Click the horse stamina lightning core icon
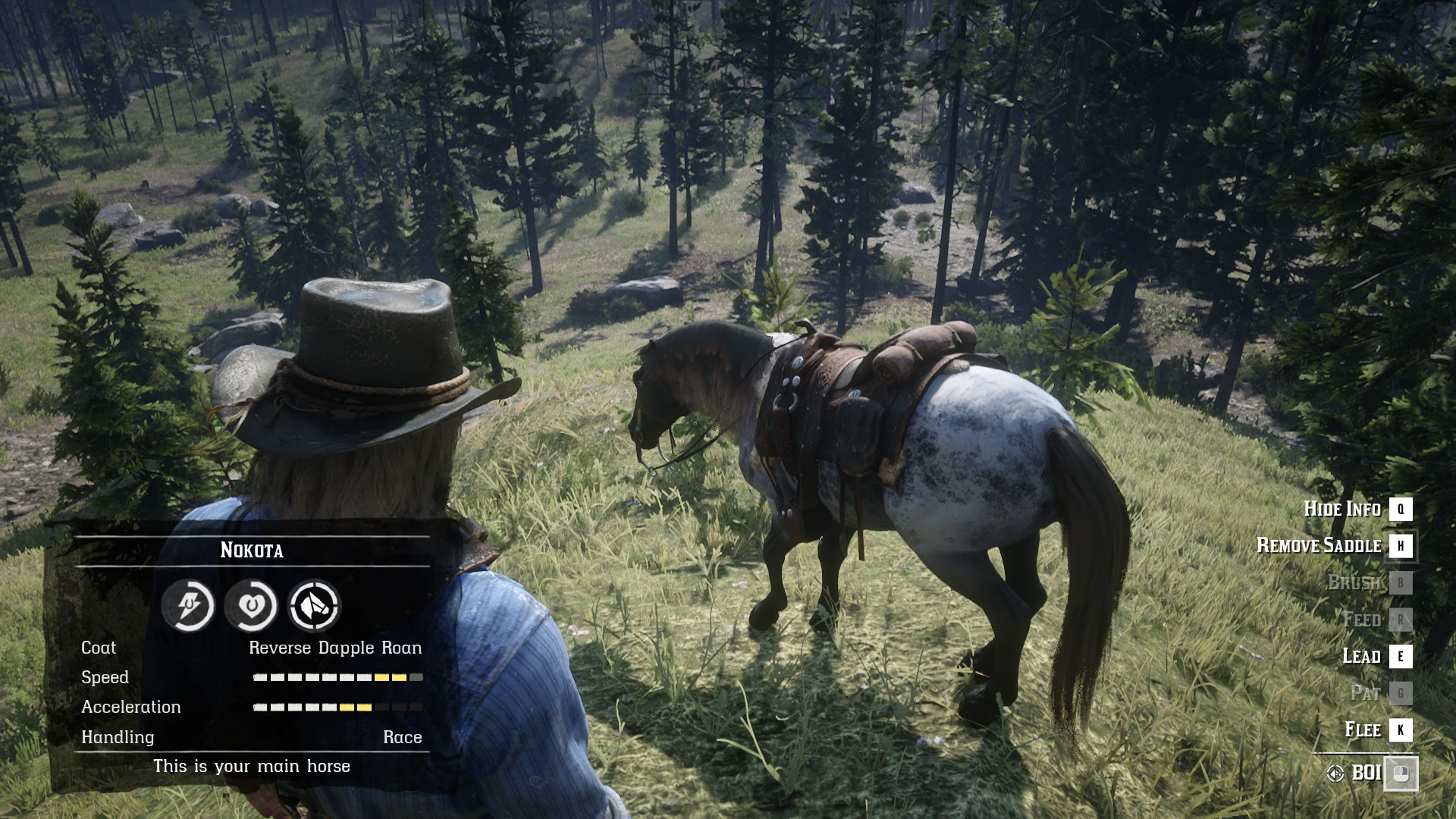1456x819 pixels. [188, 605]
